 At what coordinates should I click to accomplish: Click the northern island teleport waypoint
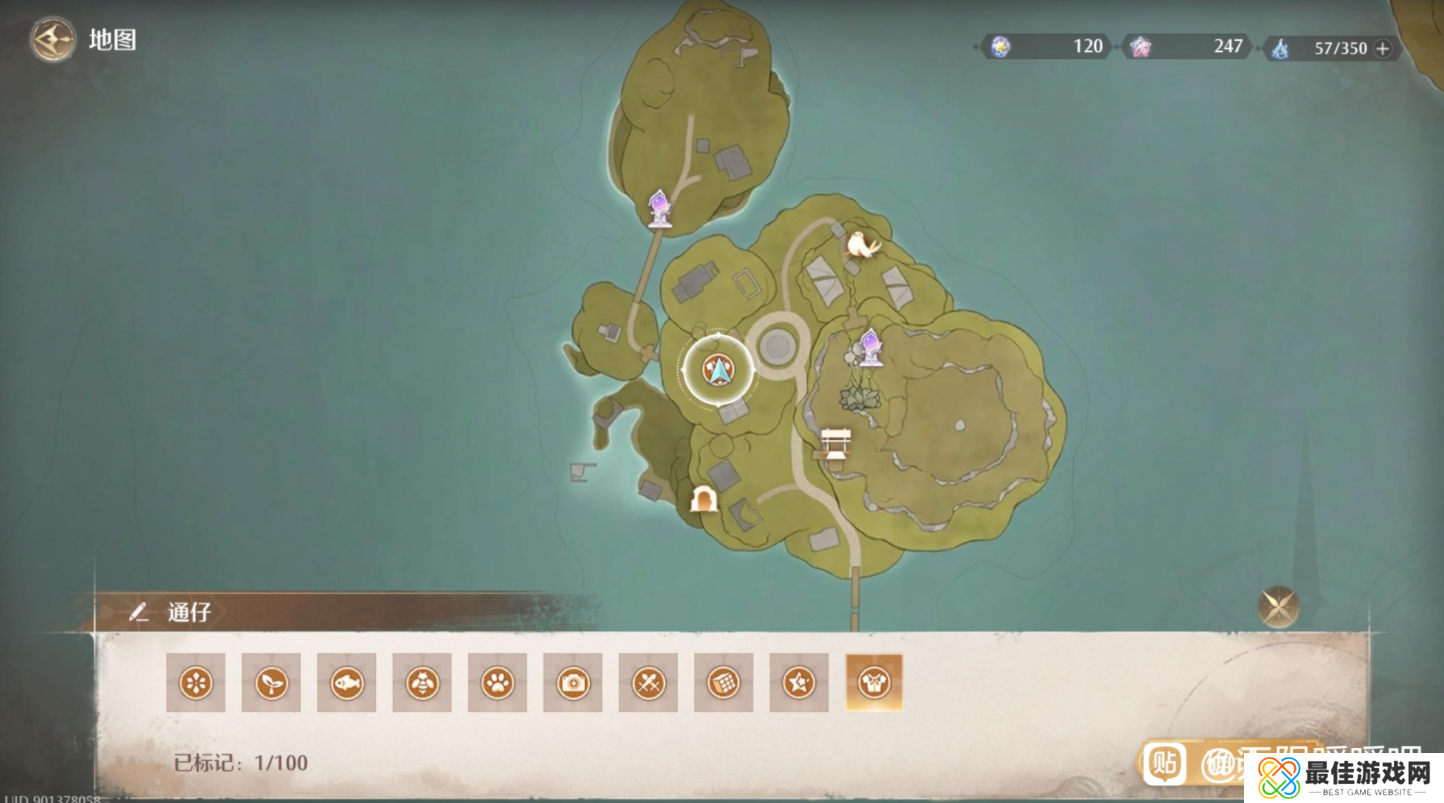click(659, 208)
